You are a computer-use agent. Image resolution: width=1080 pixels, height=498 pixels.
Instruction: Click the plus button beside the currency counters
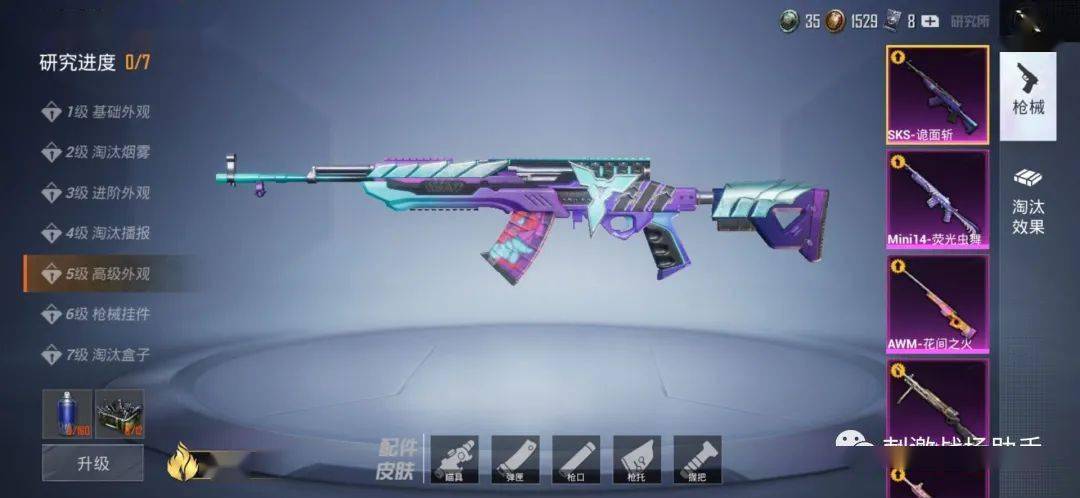[931, 21]
